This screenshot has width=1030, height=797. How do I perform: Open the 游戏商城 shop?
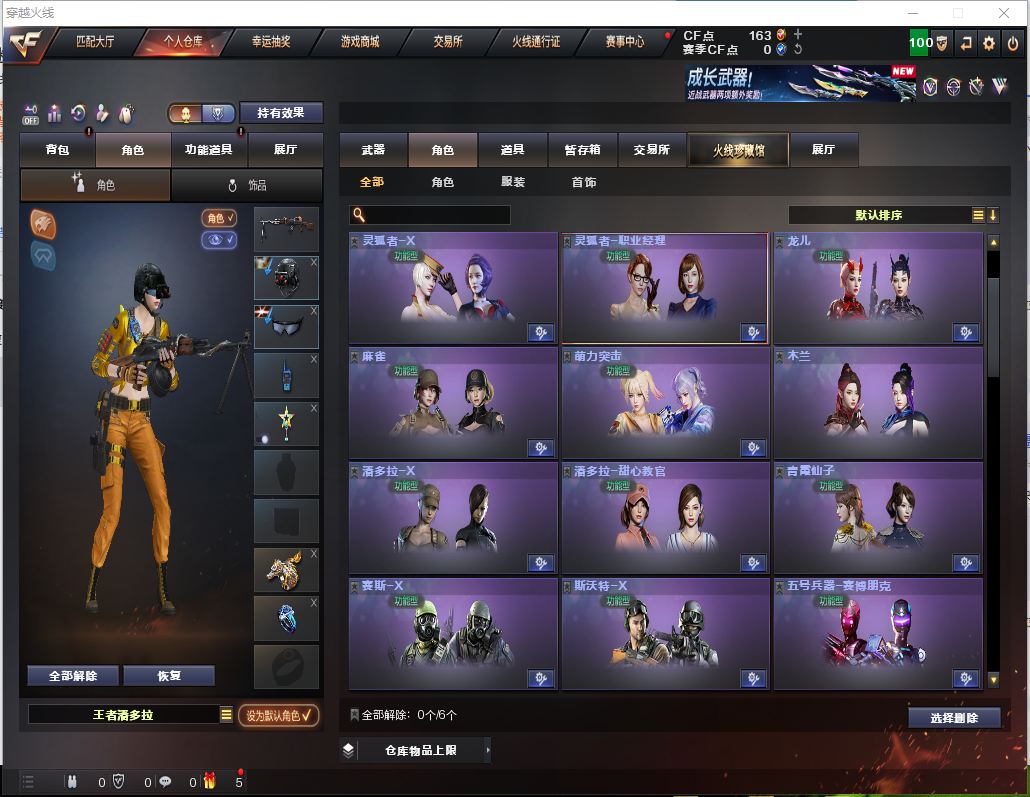(360, 42)
